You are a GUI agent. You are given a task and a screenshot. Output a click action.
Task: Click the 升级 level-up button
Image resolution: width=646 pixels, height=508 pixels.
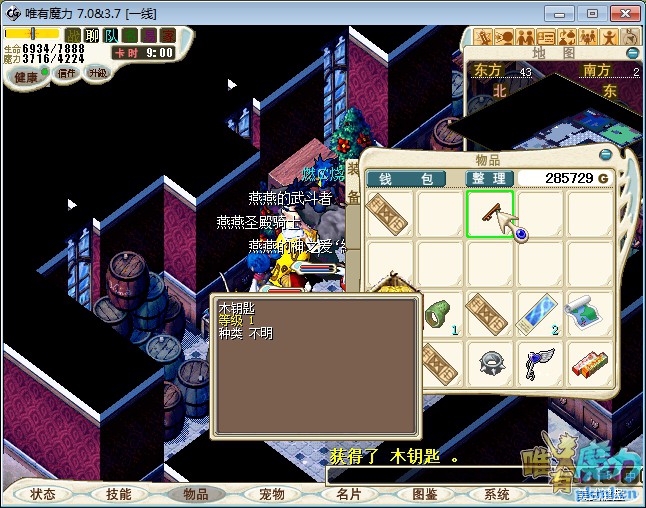(x=98, y=74)
